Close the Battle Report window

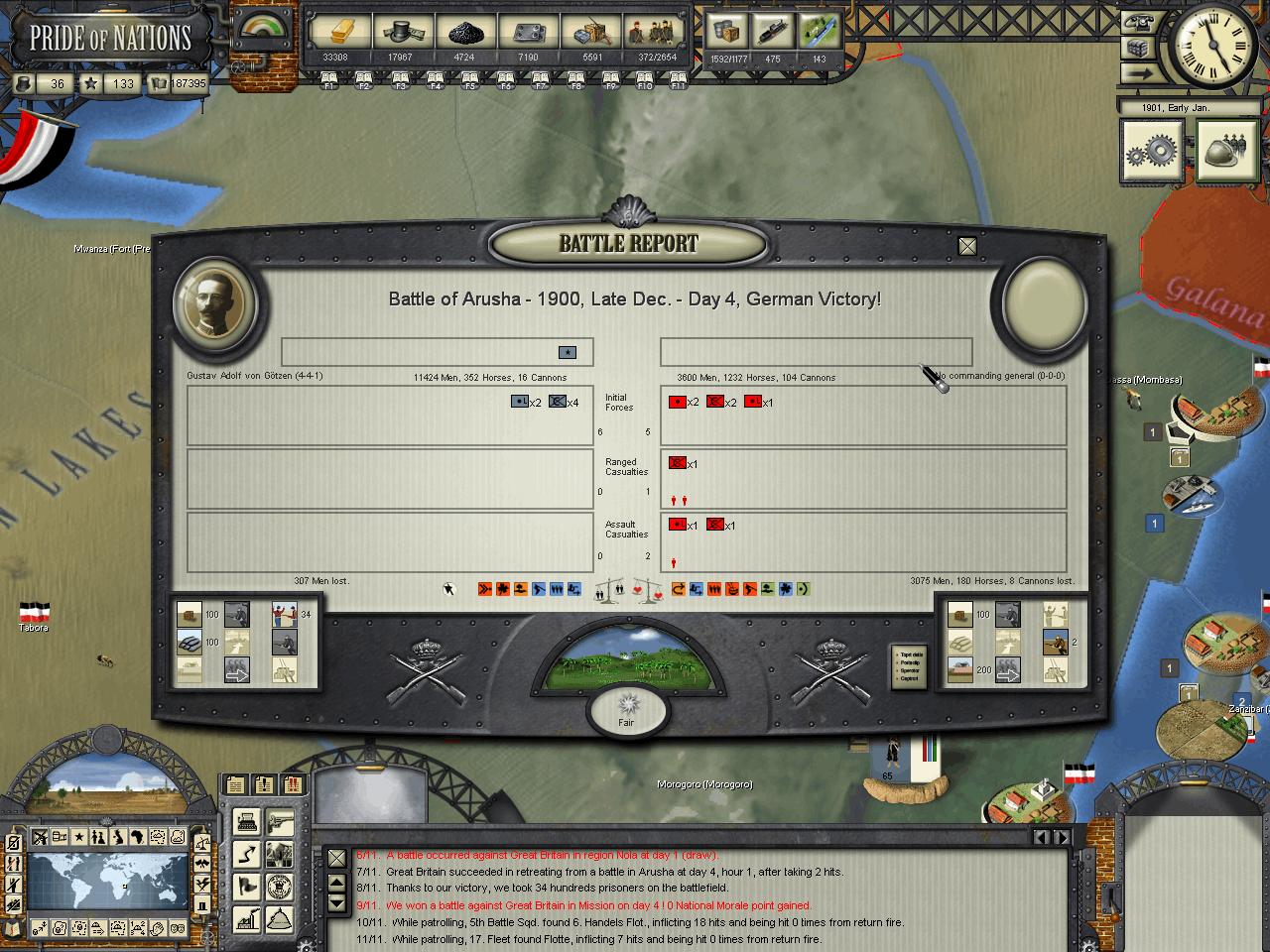(967, 246)
